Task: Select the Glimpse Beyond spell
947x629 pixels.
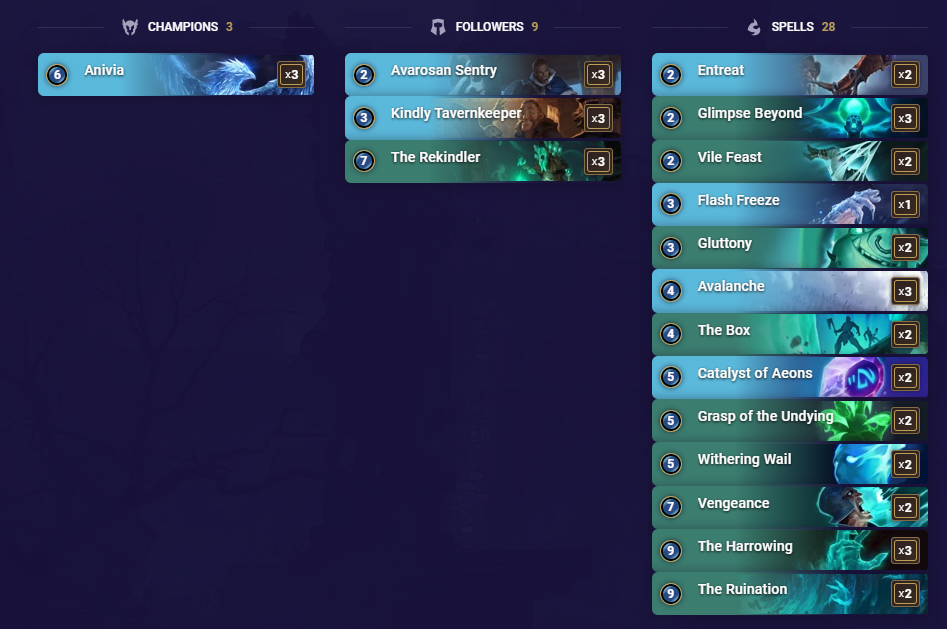Action: pyautogui.click(x=789, y=118)
